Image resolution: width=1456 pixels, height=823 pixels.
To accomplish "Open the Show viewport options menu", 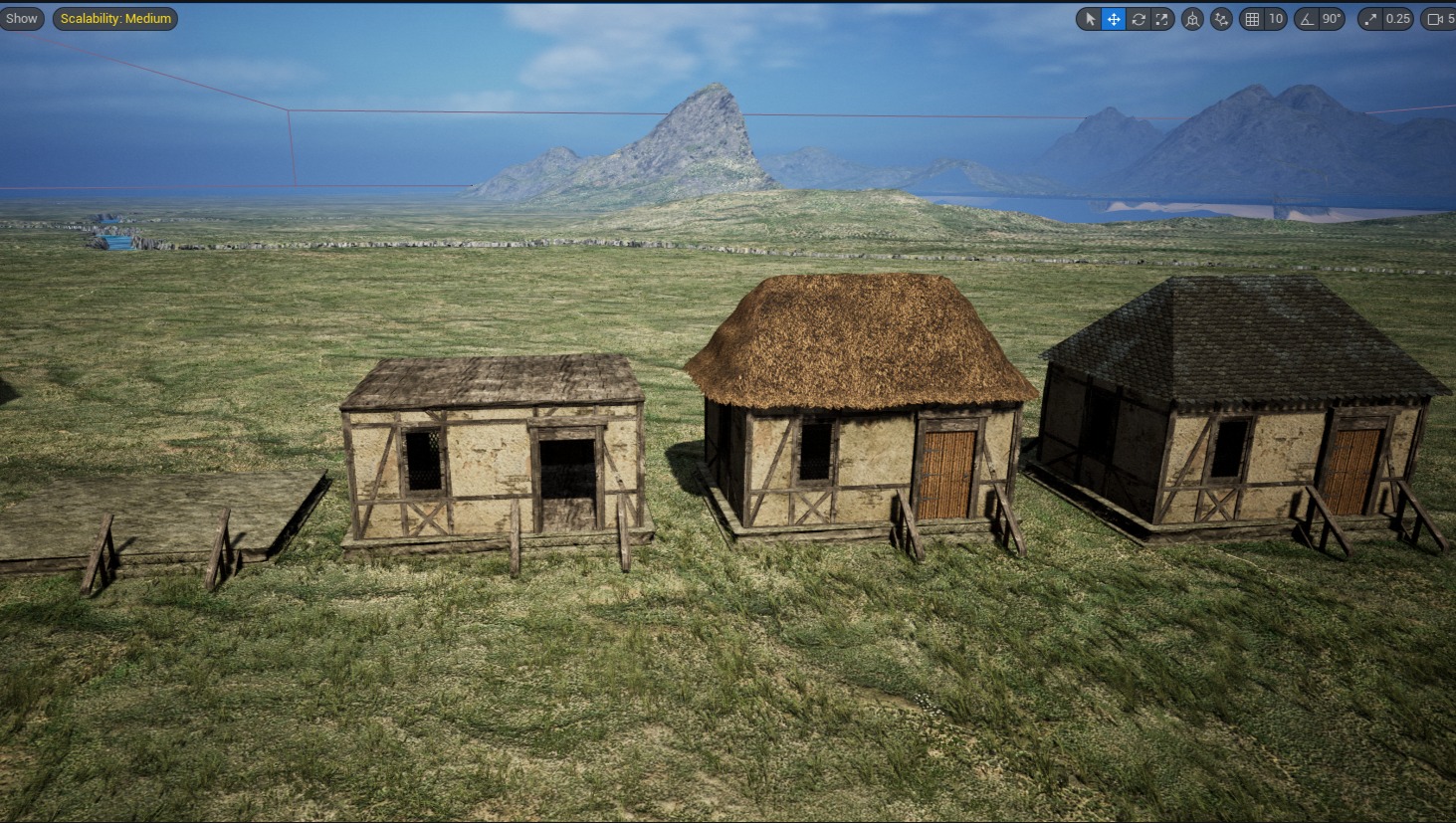I will point(21,19).
